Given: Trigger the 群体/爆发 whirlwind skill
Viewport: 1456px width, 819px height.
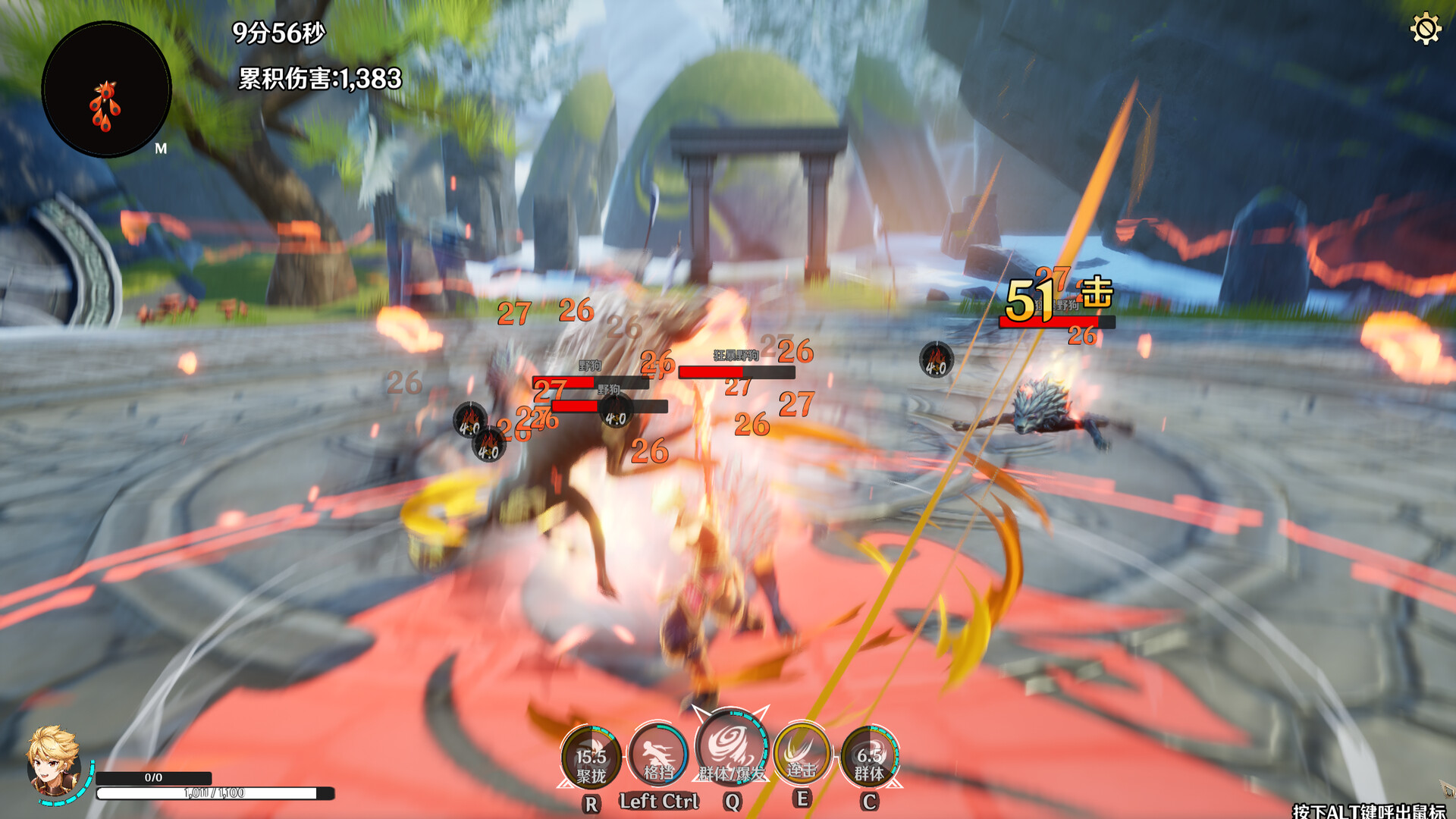Looking at the screenshot, I should 731,748.
